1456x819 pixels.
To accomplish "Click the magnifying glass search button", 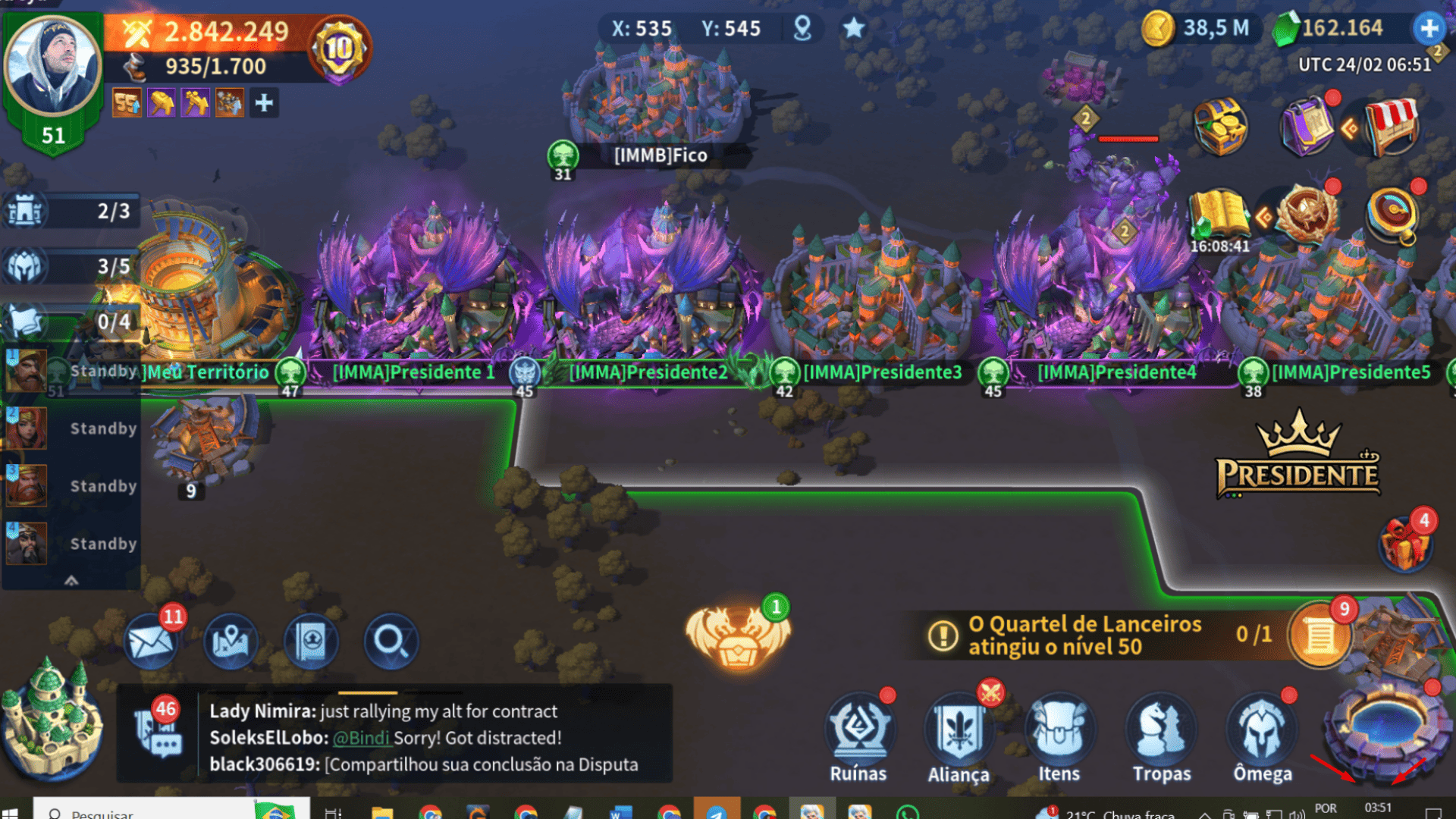I will point(391,642).
